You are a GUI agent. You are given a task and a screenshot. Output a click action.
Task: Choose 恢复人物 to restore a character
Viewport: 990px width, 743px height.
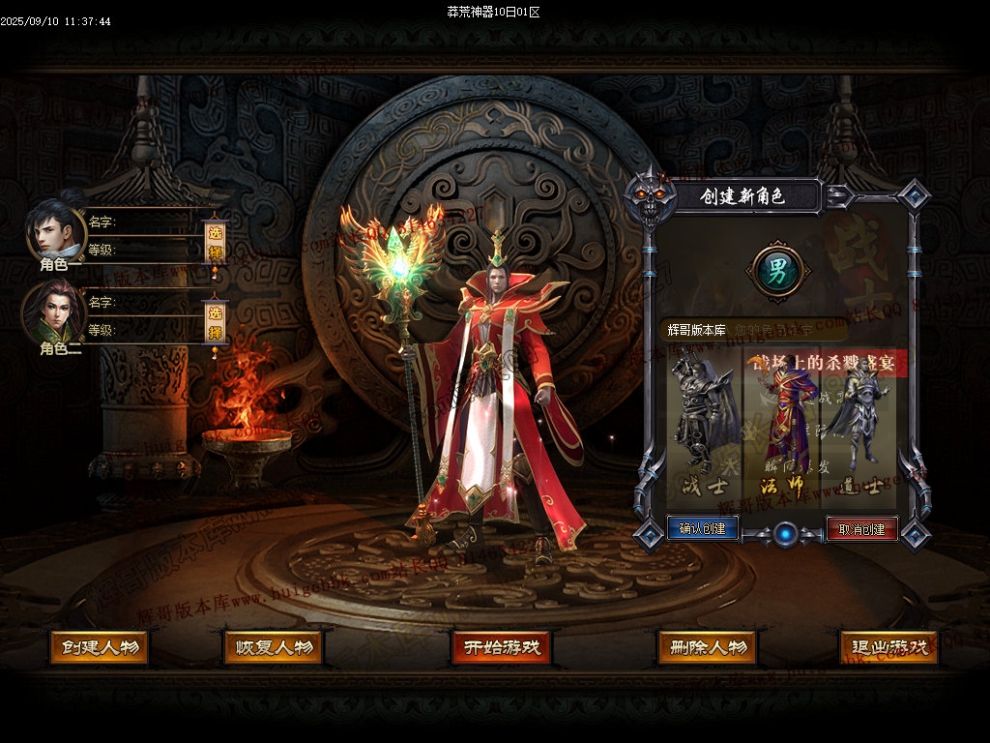click(x=273, y=647)
